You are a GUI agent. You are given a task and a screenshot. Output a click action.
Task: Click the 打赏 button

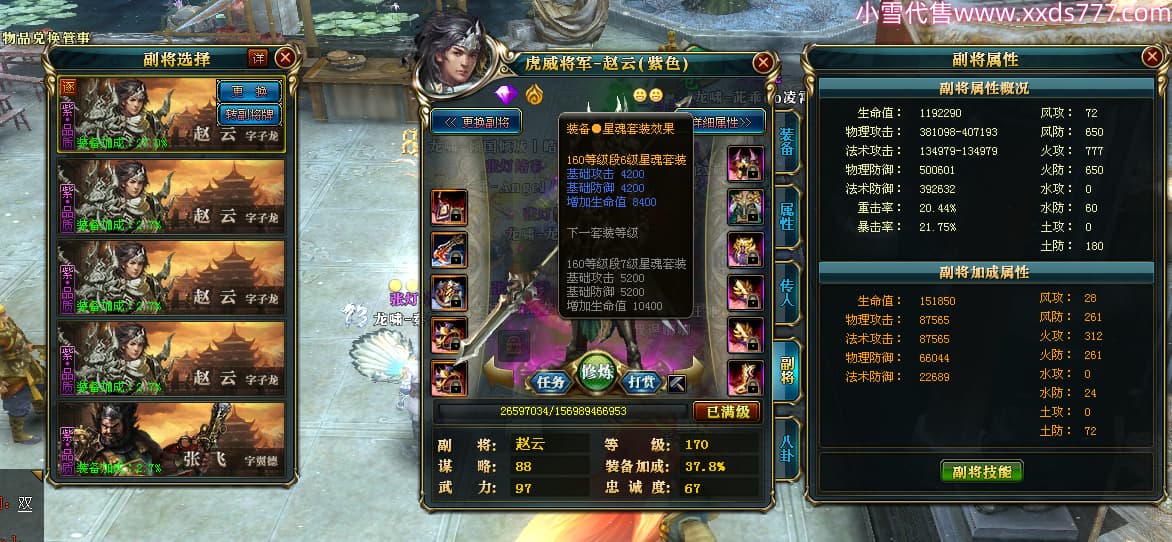coord(642,381)
